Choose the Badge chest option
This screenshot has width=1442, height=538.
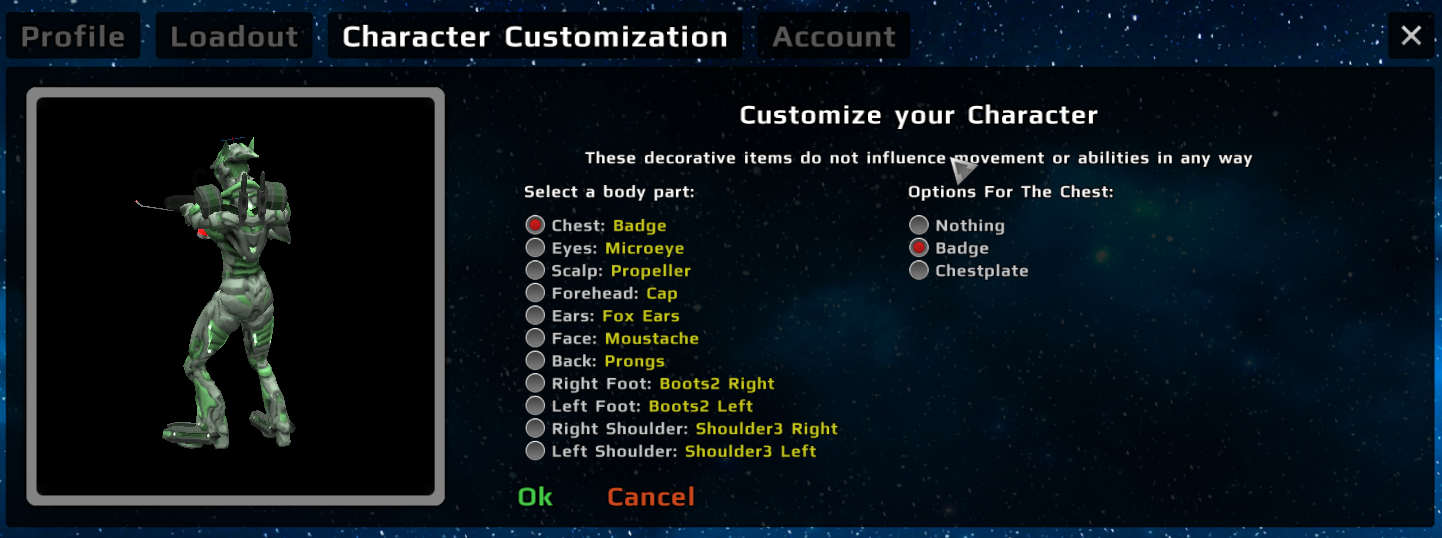(x=919, y=248)
